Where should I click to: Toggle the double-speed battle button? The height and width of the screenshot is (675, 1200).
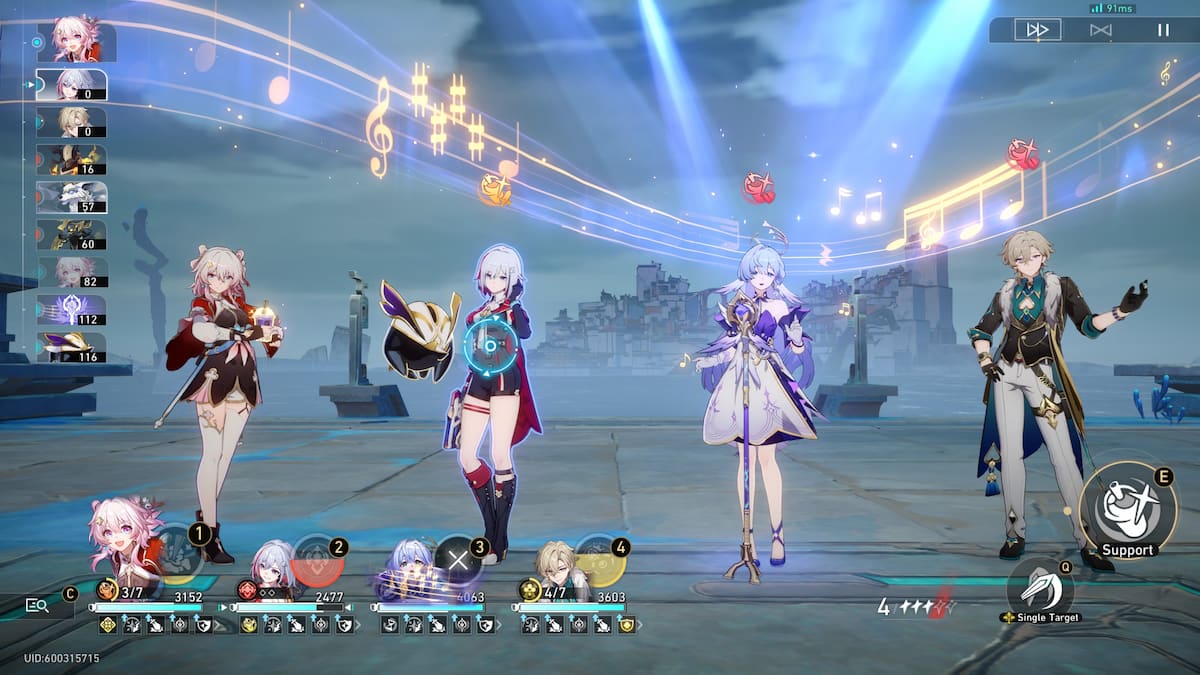point(1037,30)
